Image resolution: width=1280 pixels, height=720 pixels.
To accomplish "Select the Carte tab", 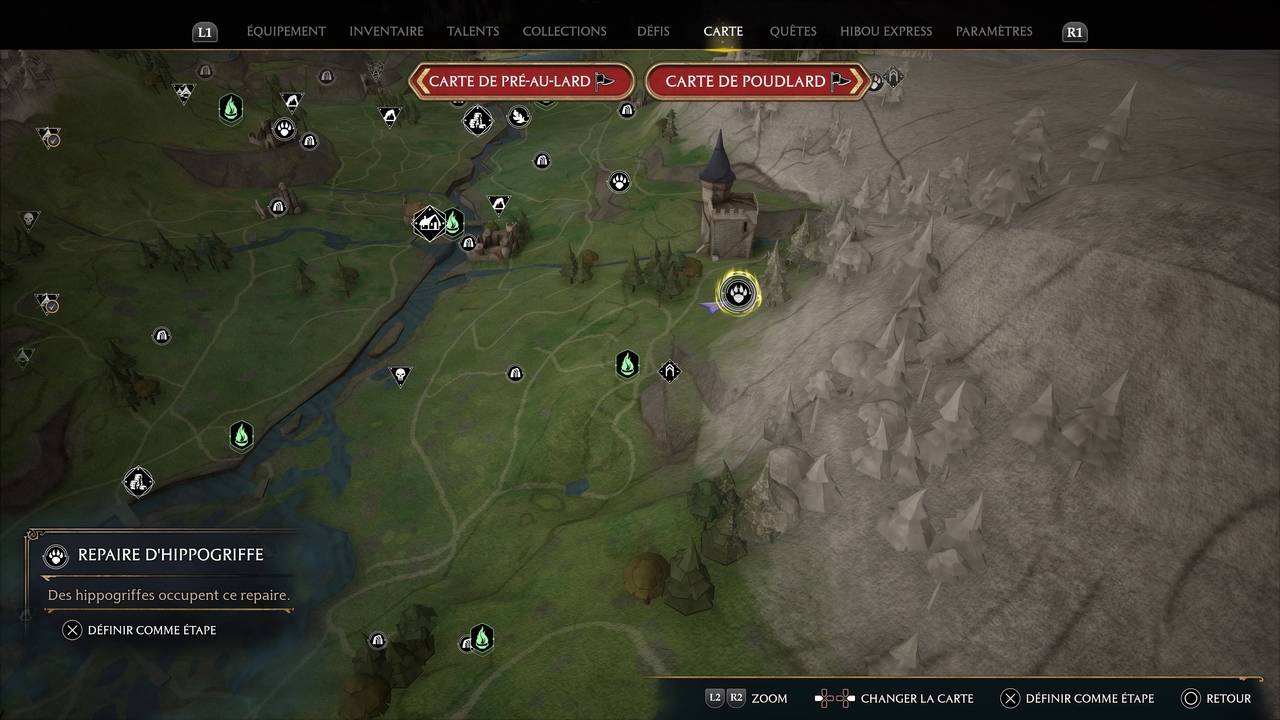I will [x=723, y=31].
